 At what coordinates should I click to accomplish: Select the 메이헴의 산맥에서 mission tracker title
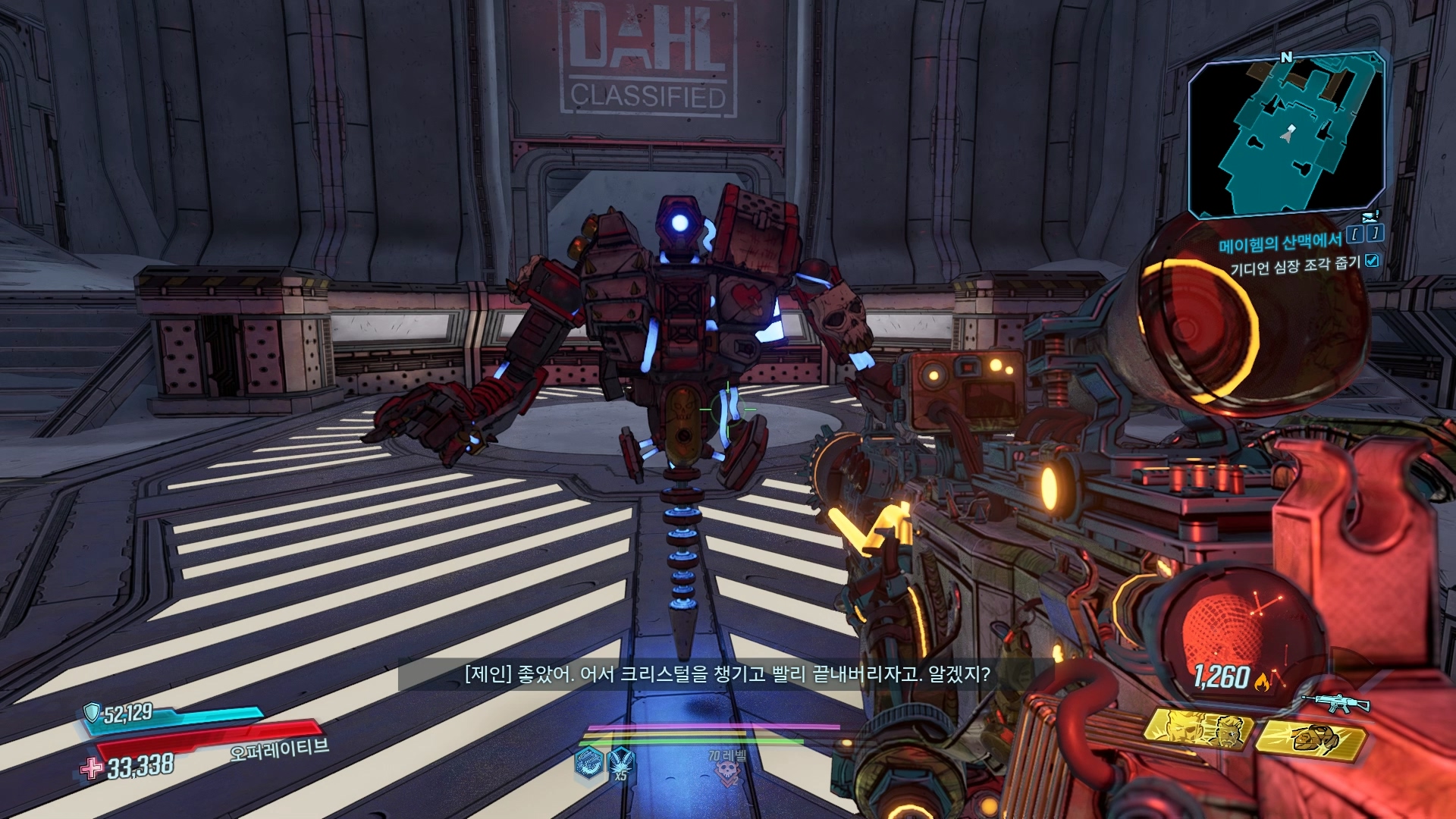coord(1279,243)
